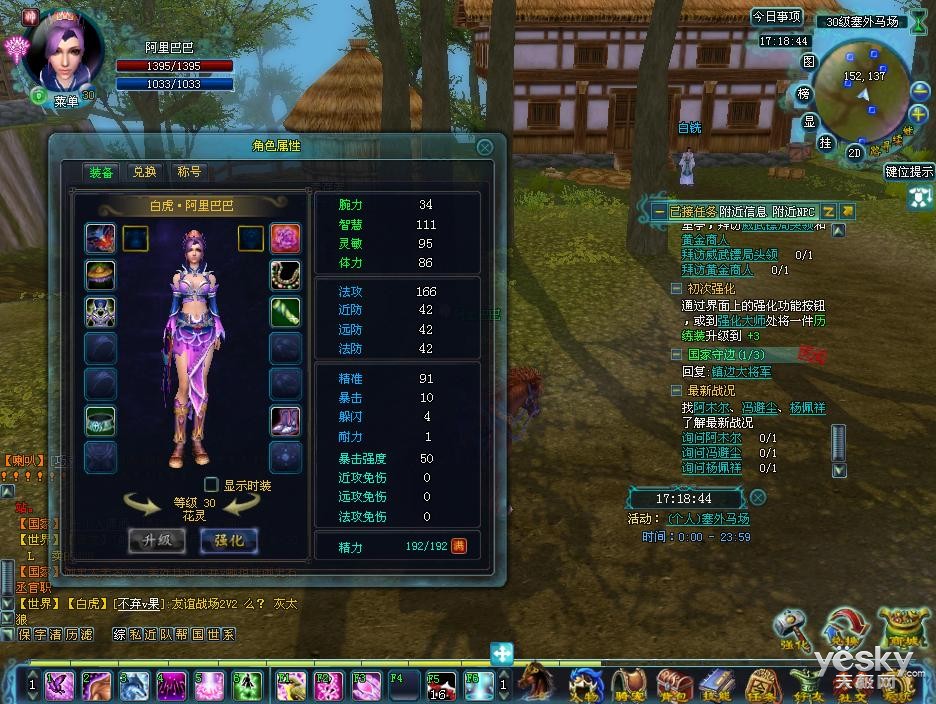The height and width of the screenshot is (704, 936).
Task: Select the straw hat equipment slot
Action: point(100,275)
